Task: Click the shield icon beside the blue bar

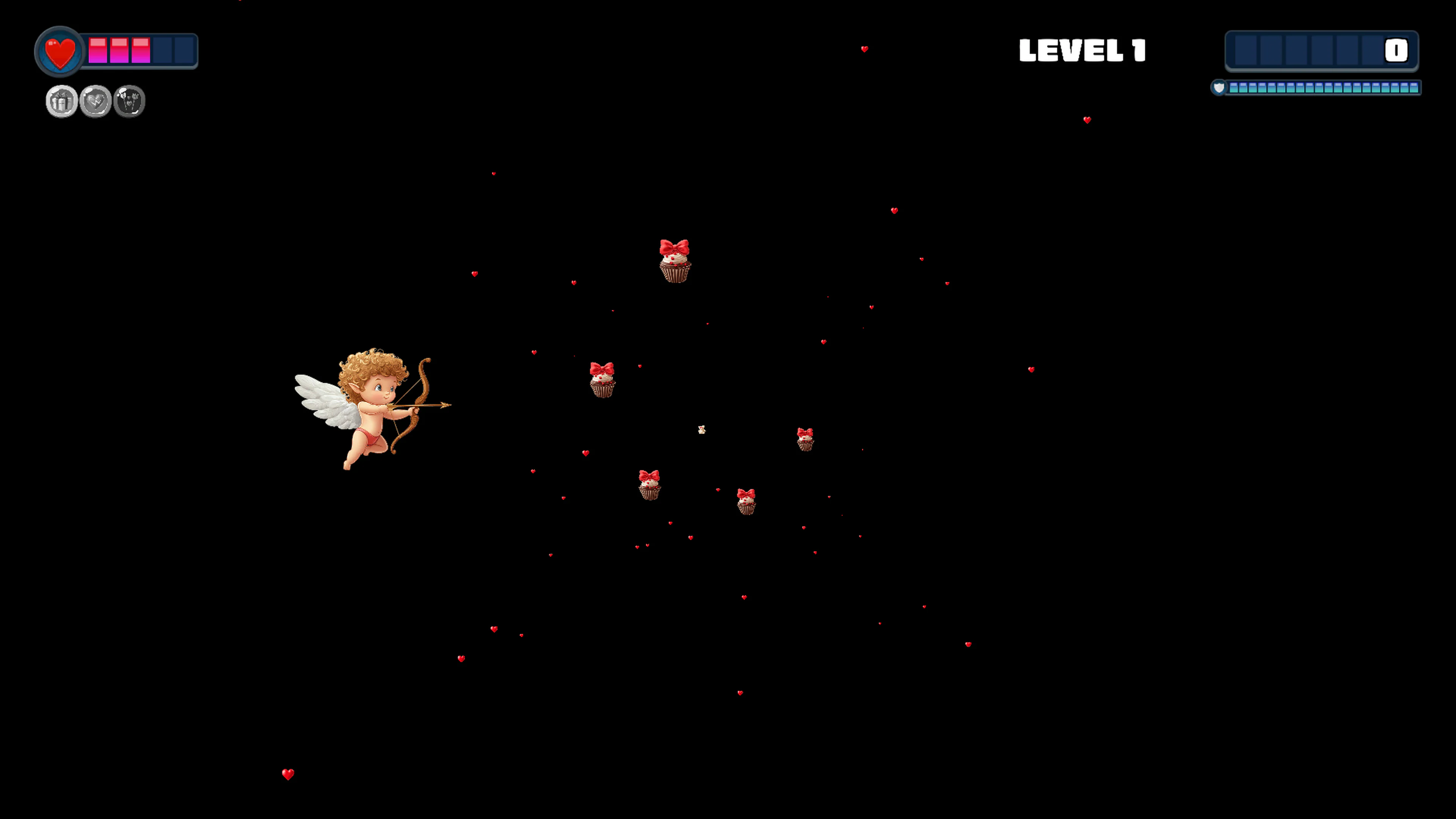Action: pos(1219,88)
